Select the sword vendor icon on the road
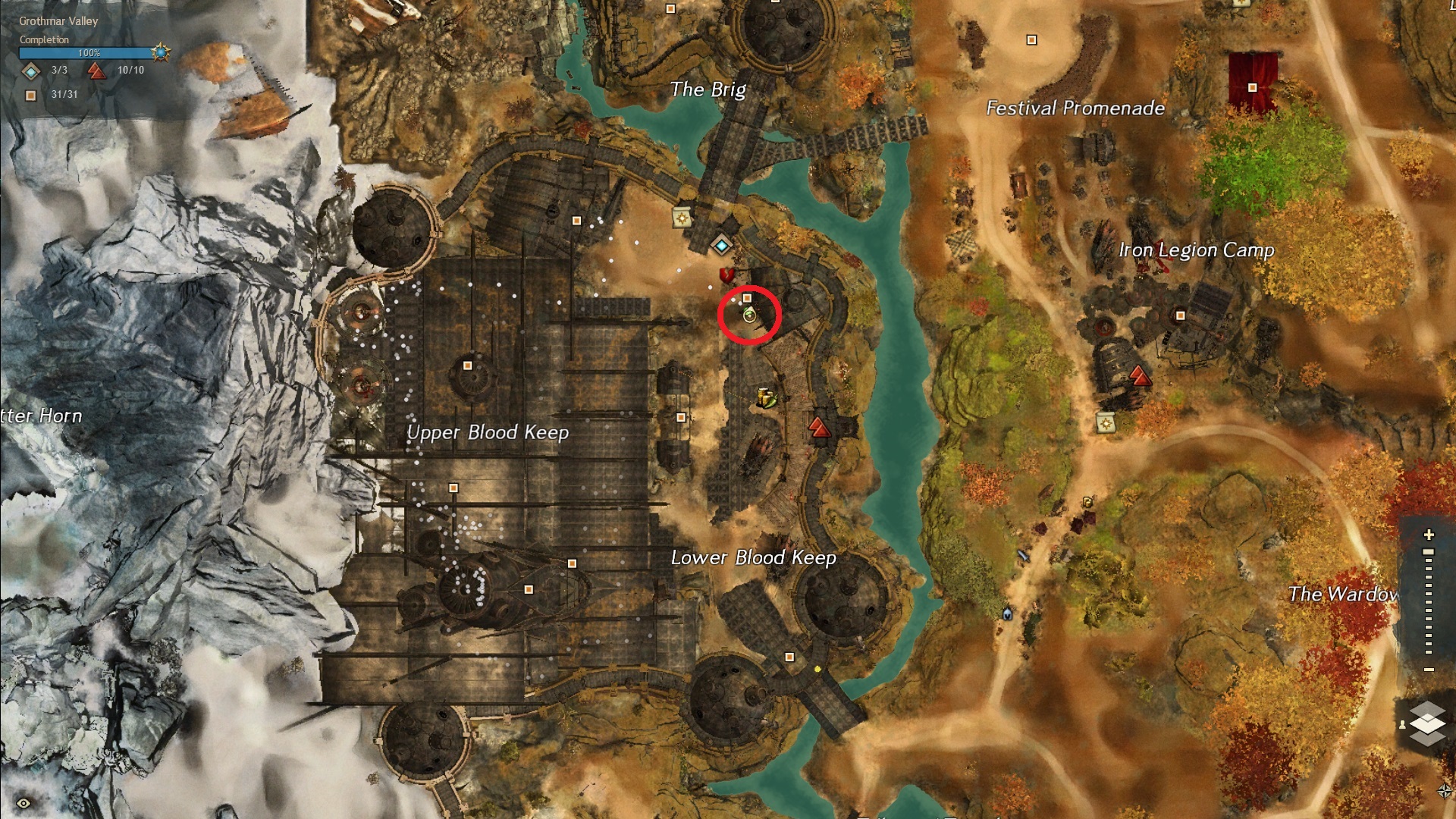This screenshot has height=819, width=1456. pyautogui.click(x=1023, y=556)
